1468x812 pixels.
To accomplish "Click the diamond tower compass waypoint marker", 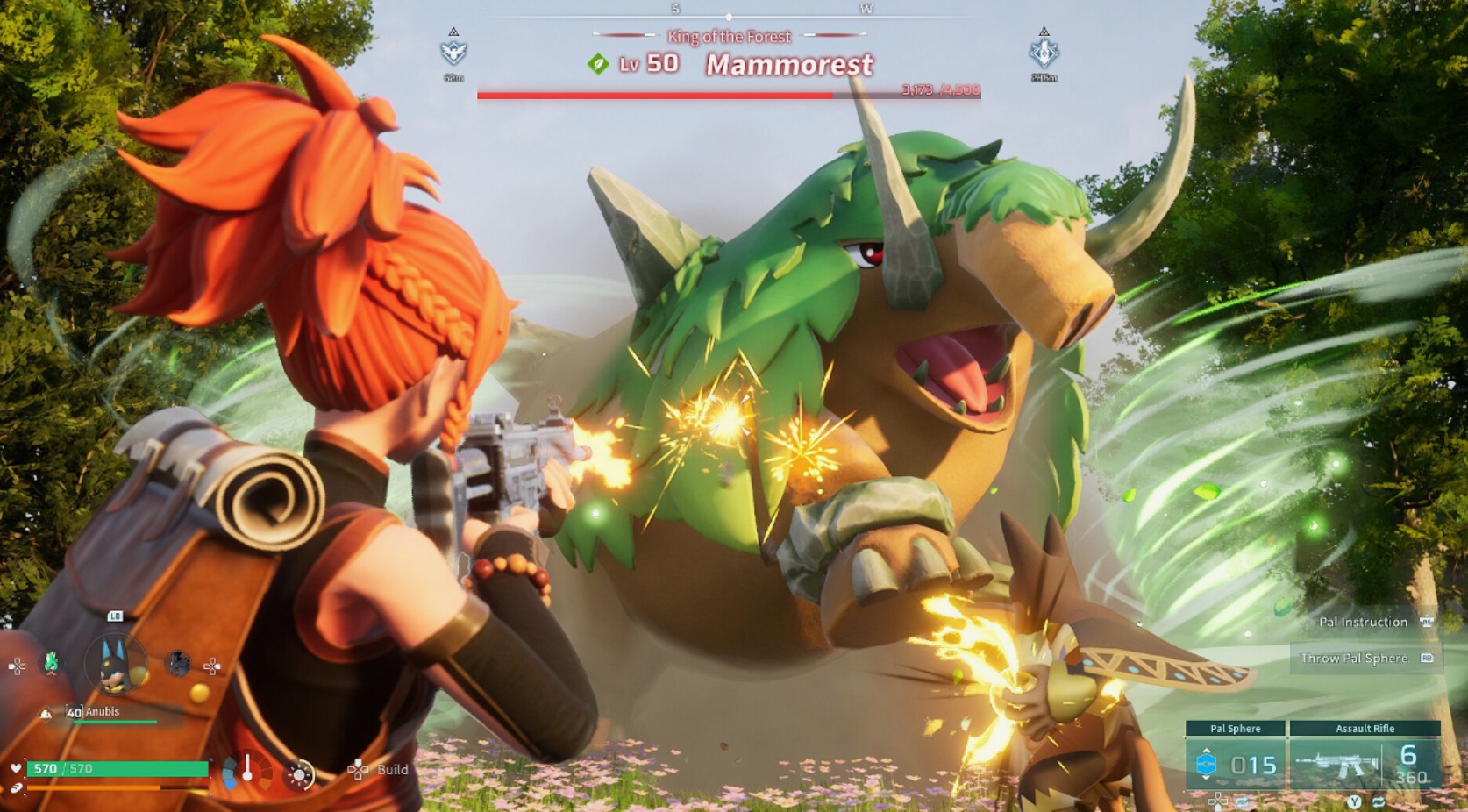I will [1044, 52].
